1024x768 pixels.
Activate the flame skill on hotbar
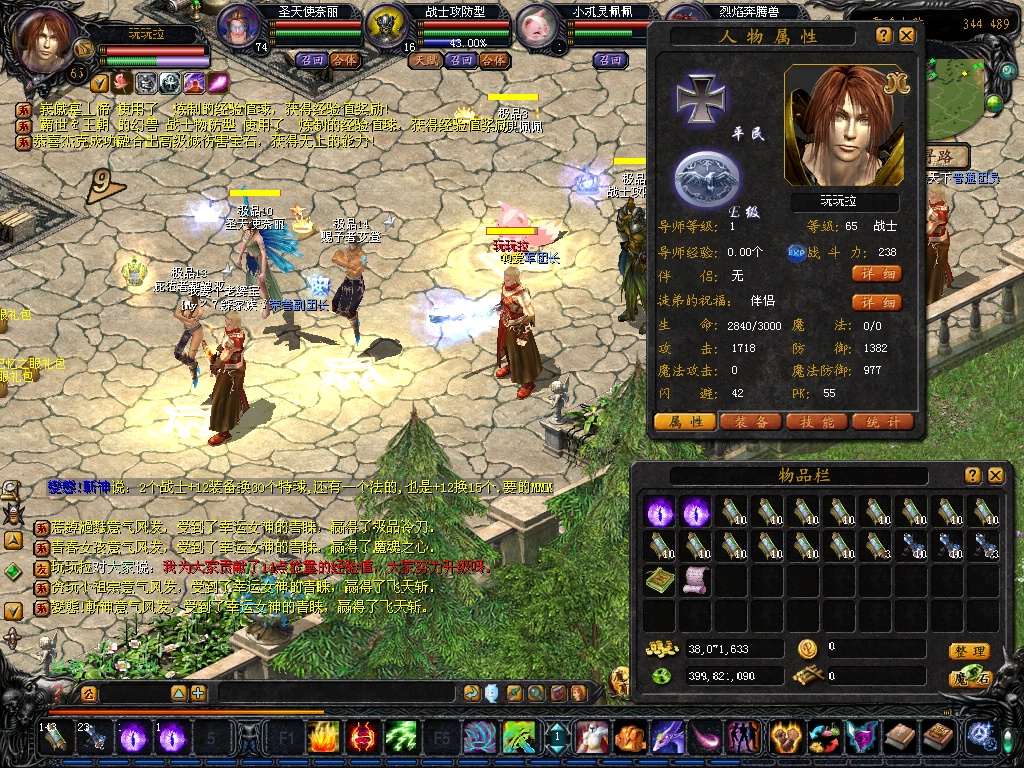(322, 738)
